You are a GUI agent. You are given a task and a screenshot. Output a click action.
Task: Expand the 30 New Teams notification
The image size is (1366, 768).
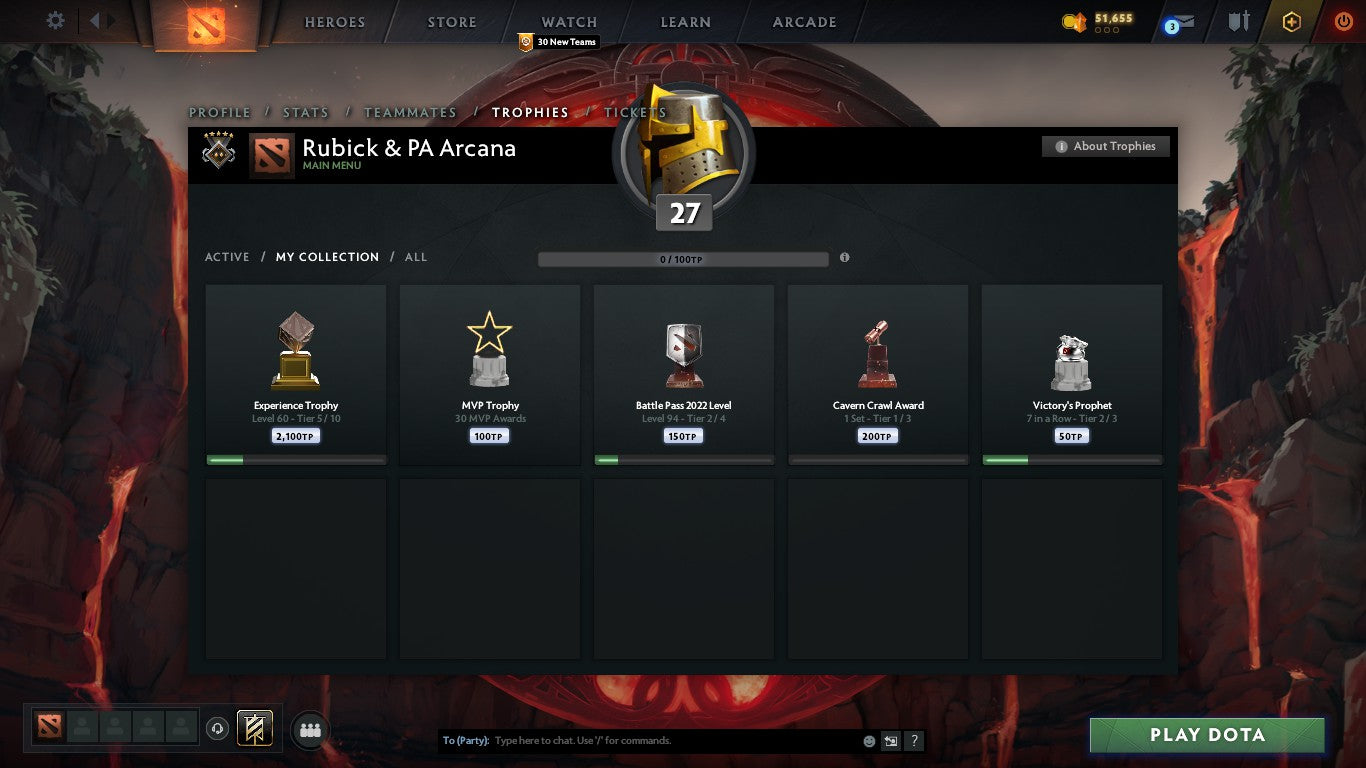click(x=557, y=42)
